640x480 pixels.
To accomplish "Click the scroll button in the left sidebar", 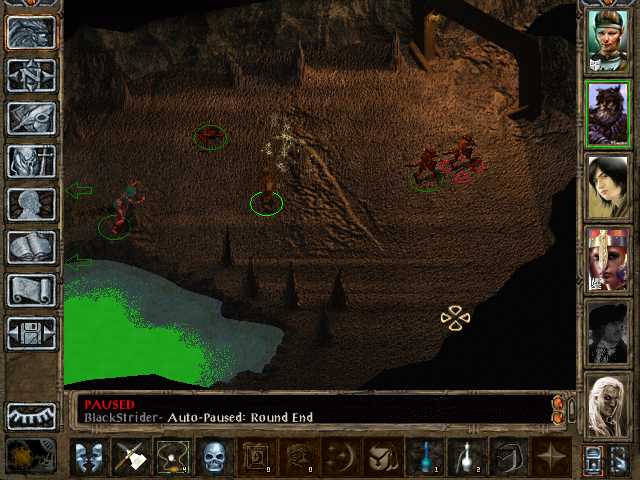I will [x=31, y=289].
